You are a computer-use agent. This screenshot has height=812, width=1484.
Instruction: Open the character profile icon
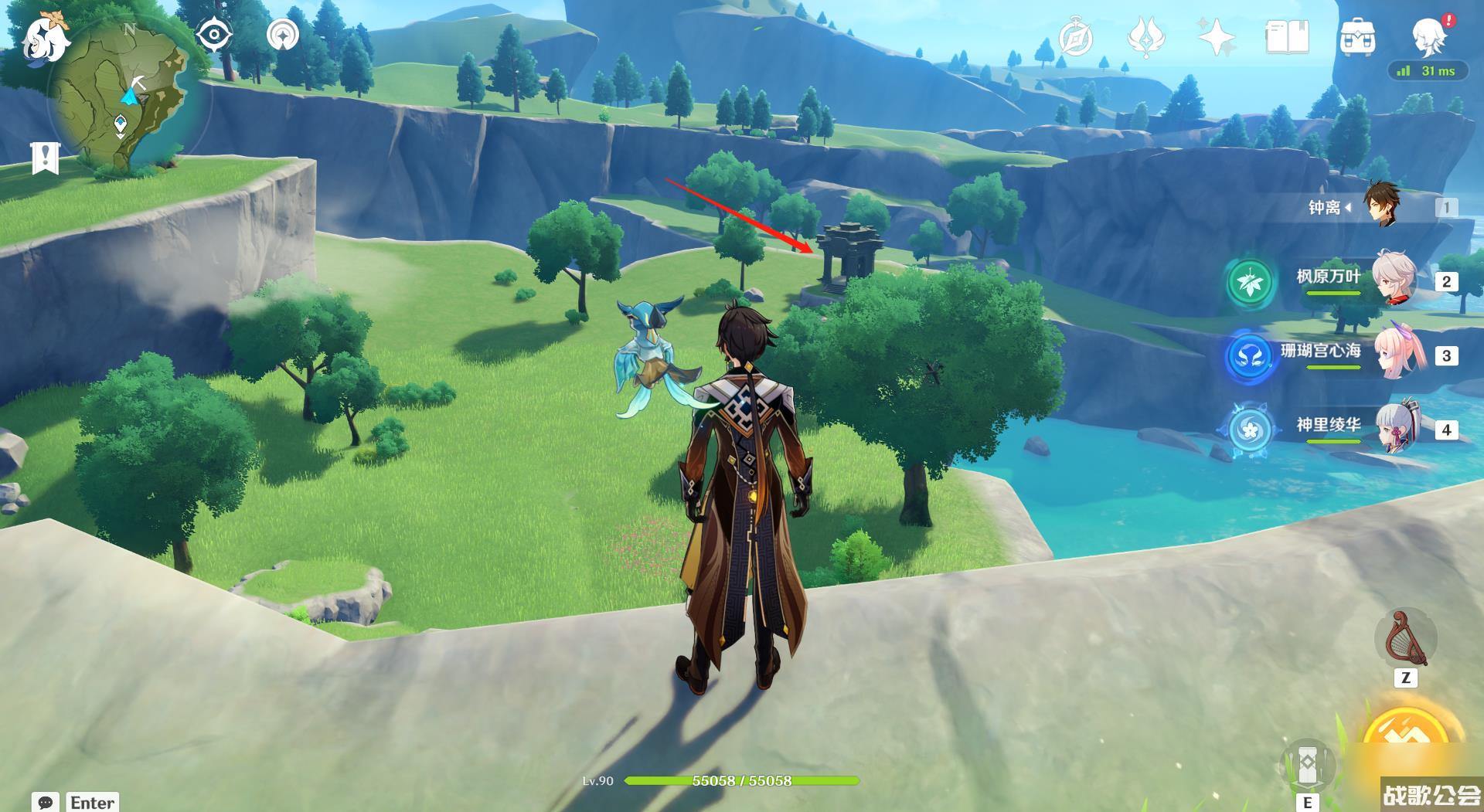tap(1428, 36)
